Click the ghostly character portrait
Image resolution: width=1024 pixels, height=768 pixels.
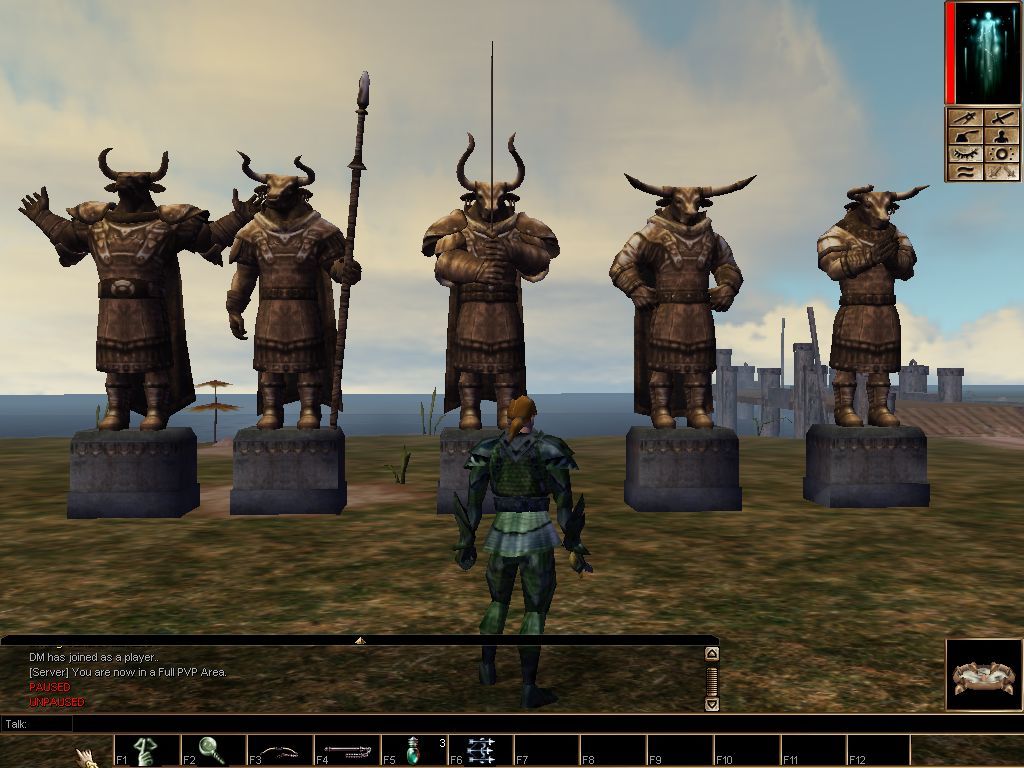coord(983,52)
